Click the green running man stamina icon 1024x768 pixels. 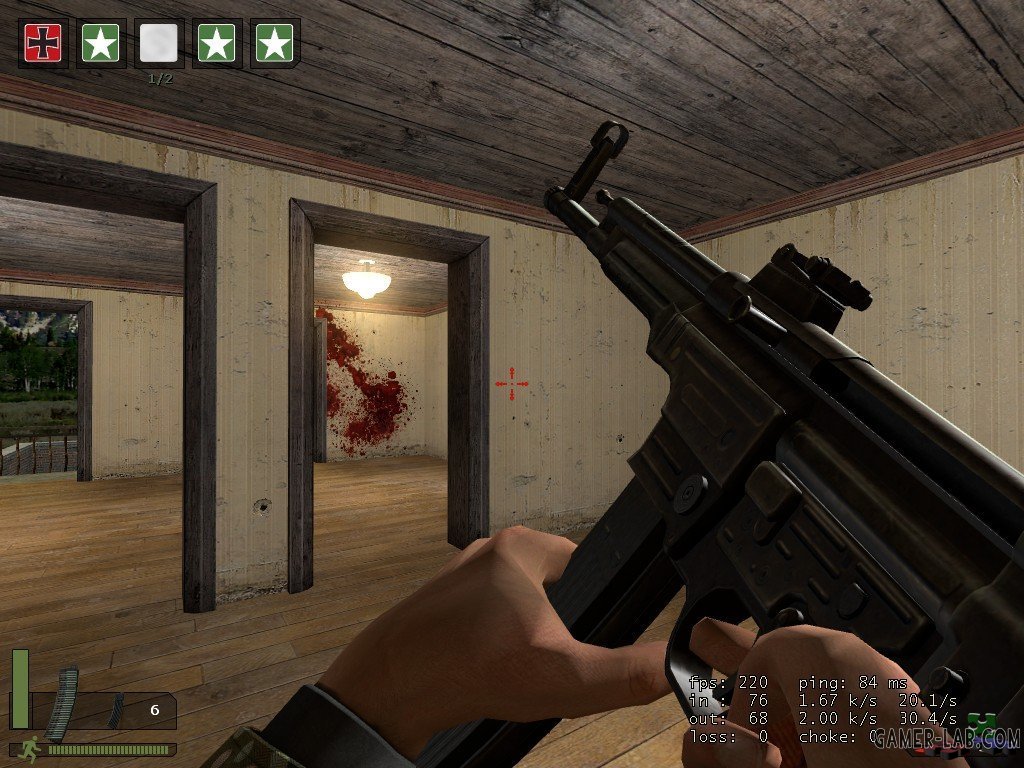[32, 747]
